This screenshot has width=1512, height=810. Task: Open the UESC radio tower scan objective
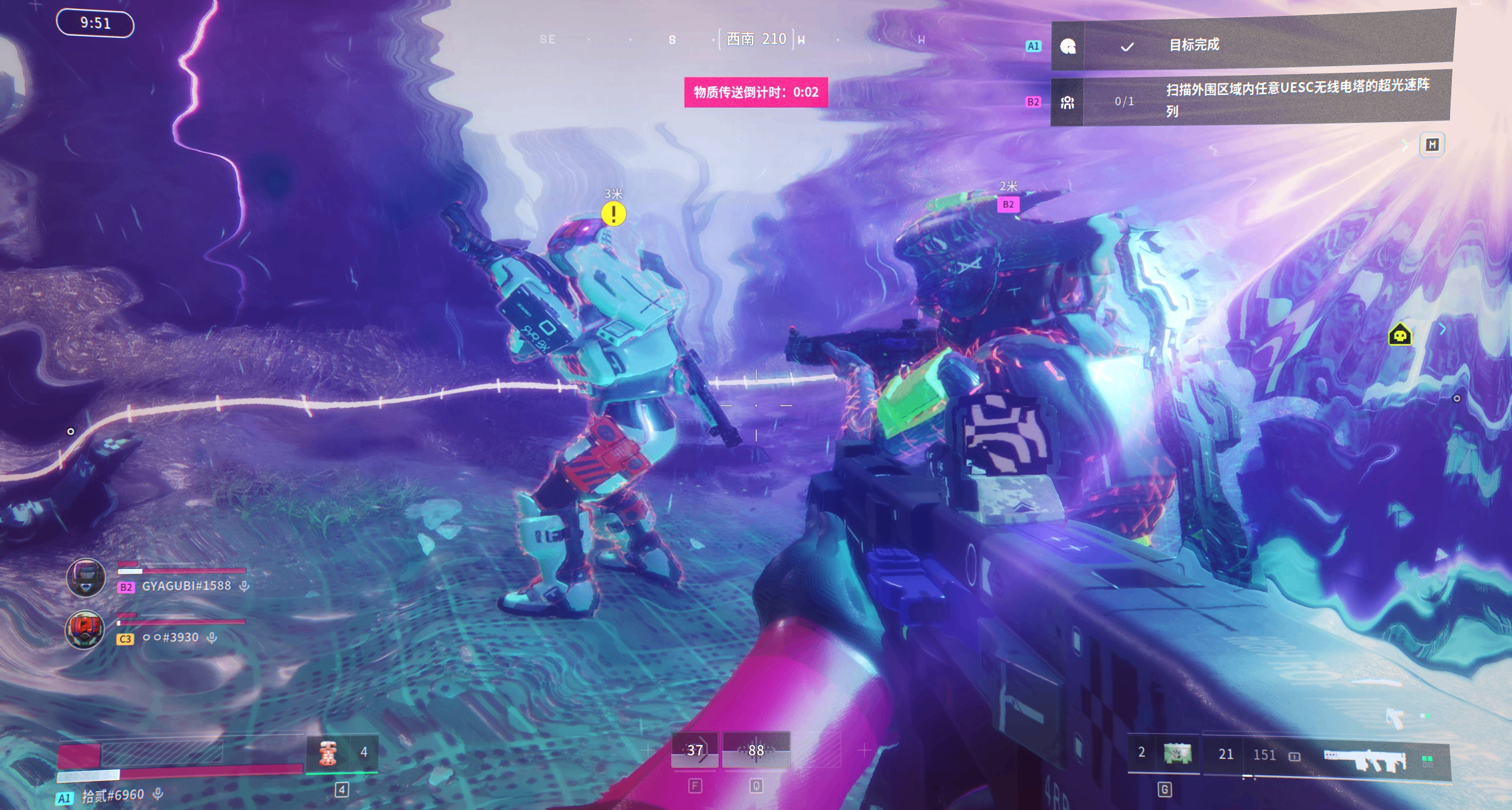[1252, 99]
